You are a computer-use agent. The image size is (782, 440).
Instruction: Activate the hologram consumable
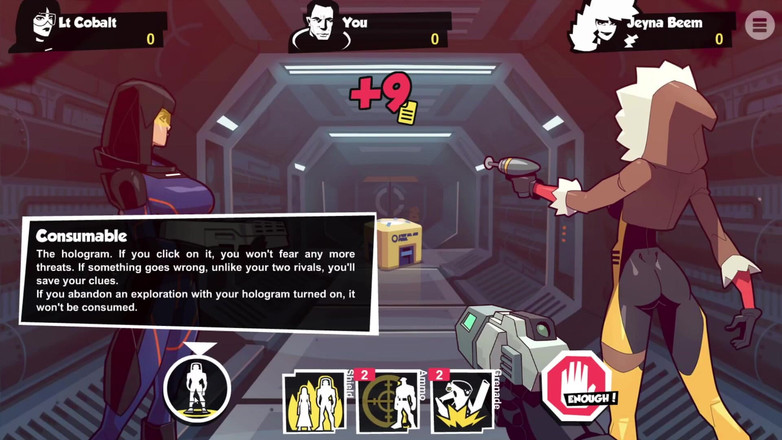[x=197, y=387]
